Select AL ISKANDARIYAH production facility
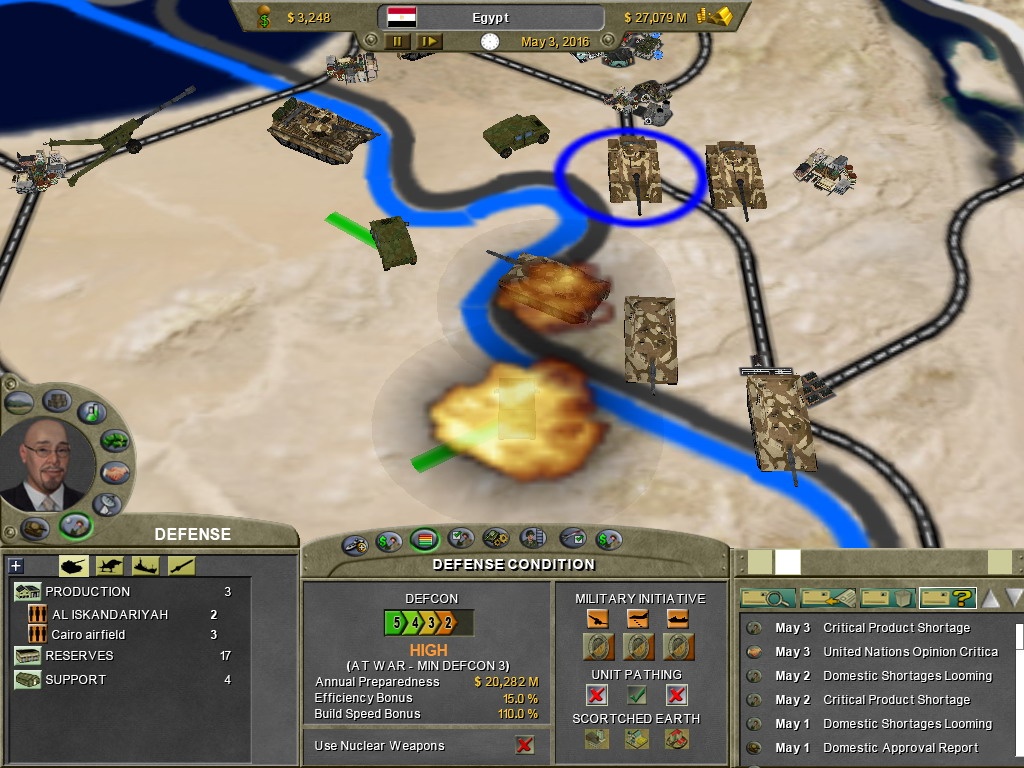The height and width of the screenshot is (768, 1024). [110, 615]
